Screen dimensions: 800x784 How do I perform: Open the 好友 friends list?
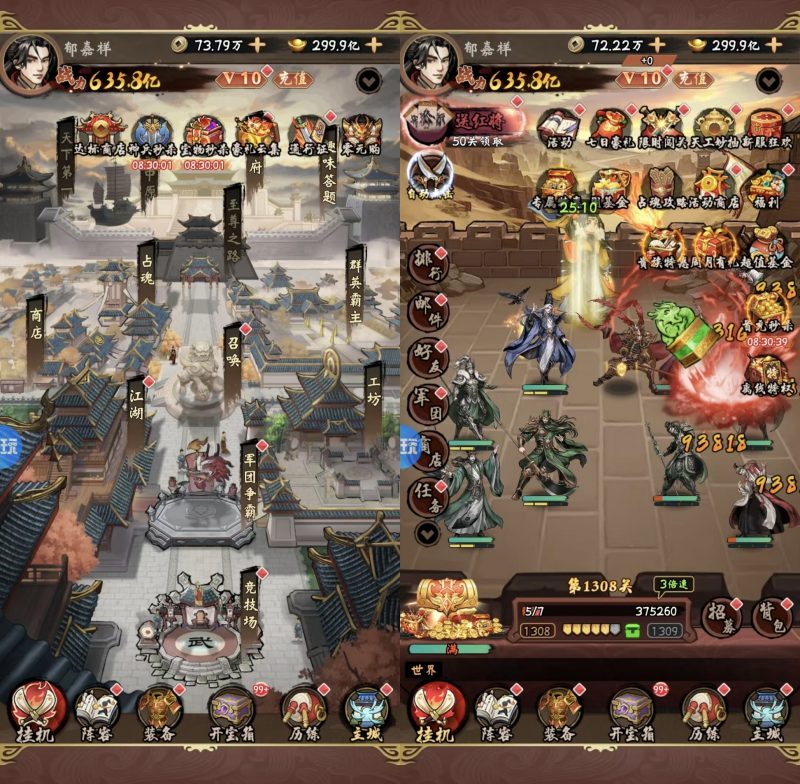tap(427, 358)
